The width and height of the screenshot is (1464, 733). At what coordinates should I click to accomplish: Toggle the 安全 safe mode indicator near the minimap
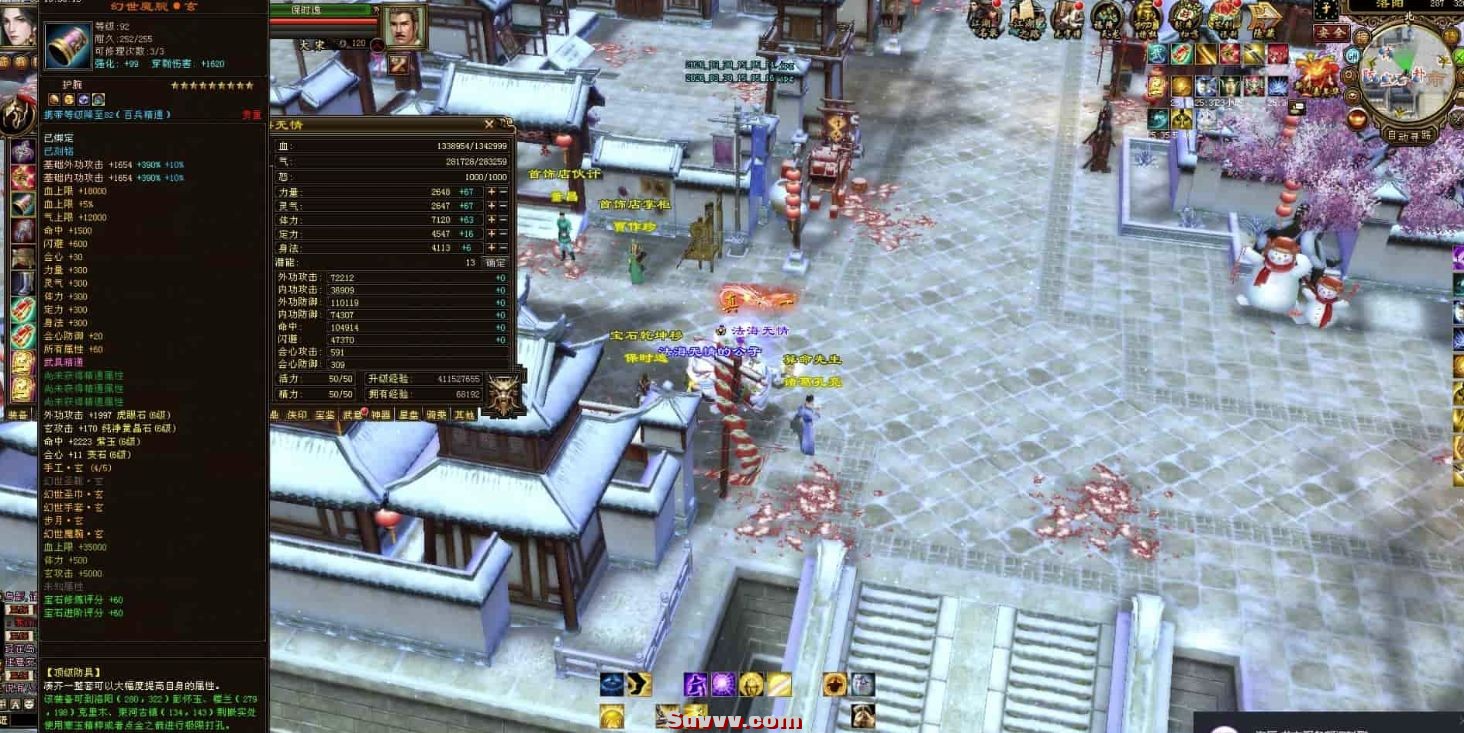coord(1331,33)
